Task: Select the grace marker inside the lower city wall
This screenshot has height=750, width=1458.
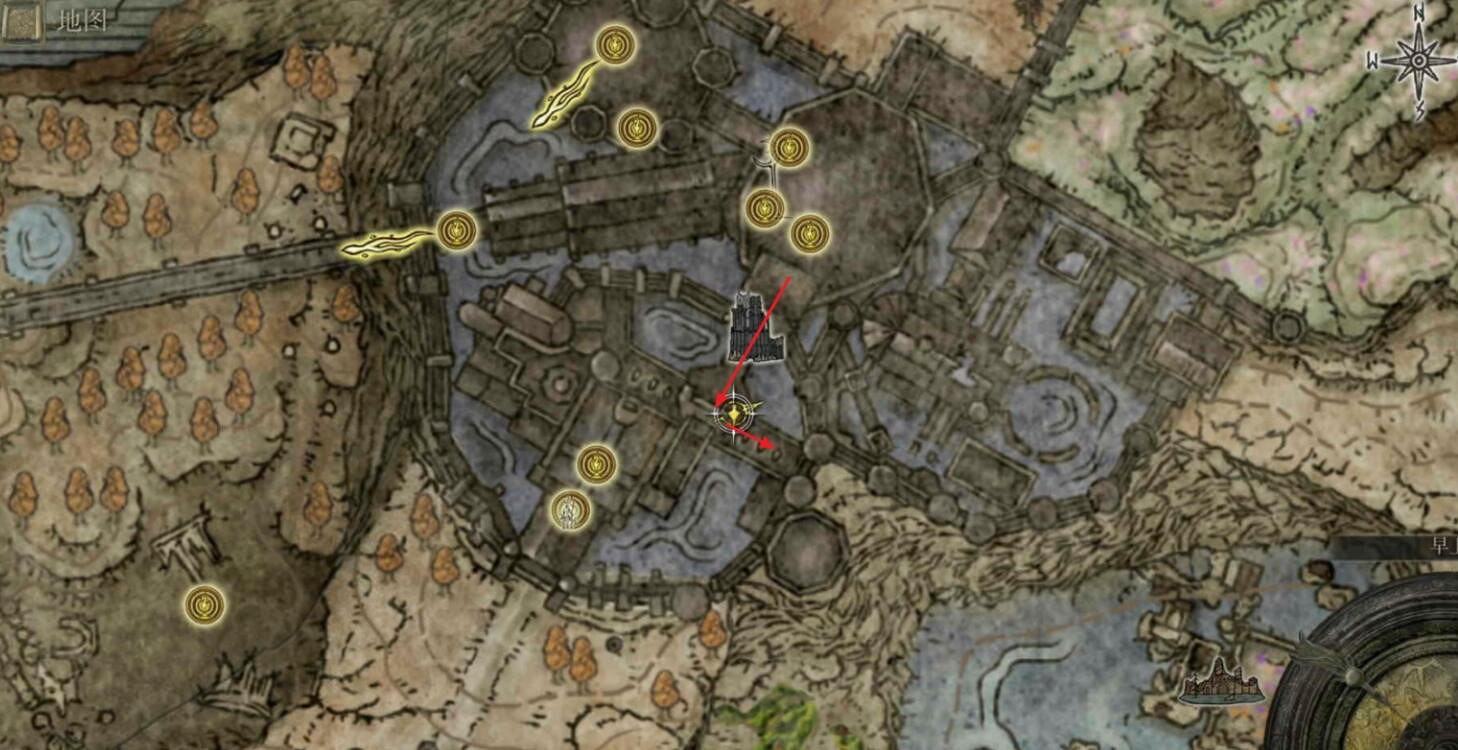Action: coord(594,462)
